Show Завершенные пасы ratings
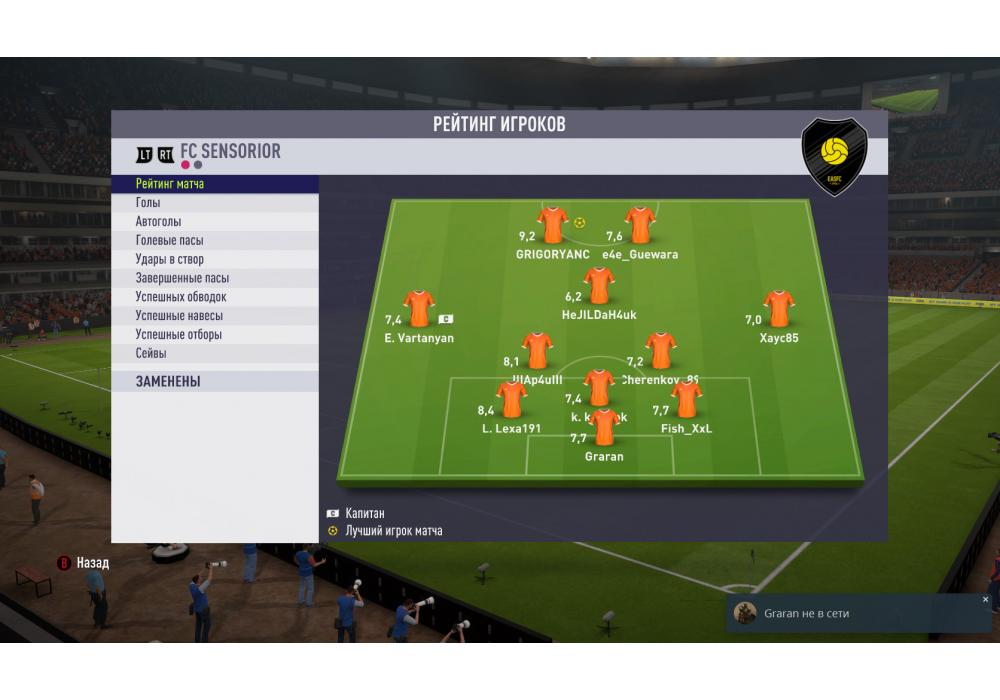Image resolution: width=1000 pixels, height=700 pixels. 215,278
